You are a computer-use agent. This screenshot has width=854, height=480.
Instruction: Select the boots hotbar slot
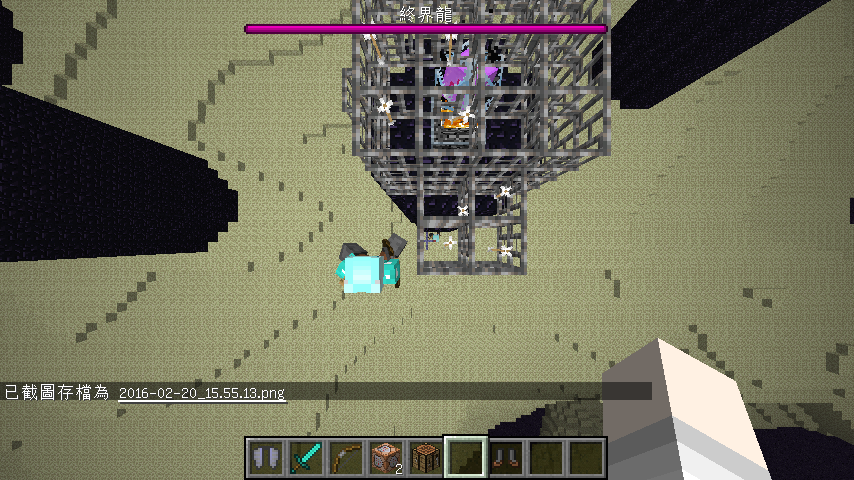(505, 457)
